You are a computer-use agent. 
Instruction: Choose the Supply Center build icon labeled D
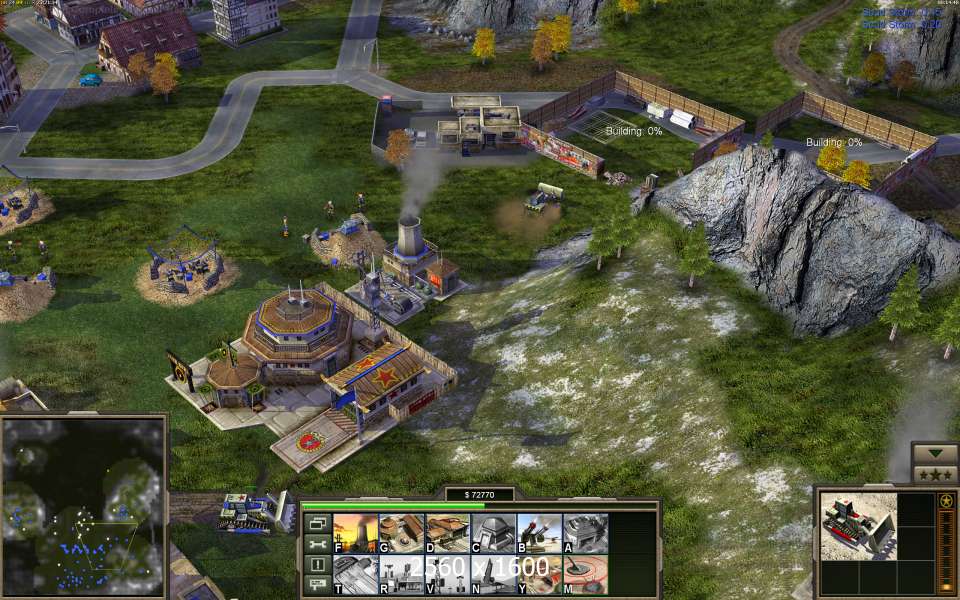click(x=446, y=533)
